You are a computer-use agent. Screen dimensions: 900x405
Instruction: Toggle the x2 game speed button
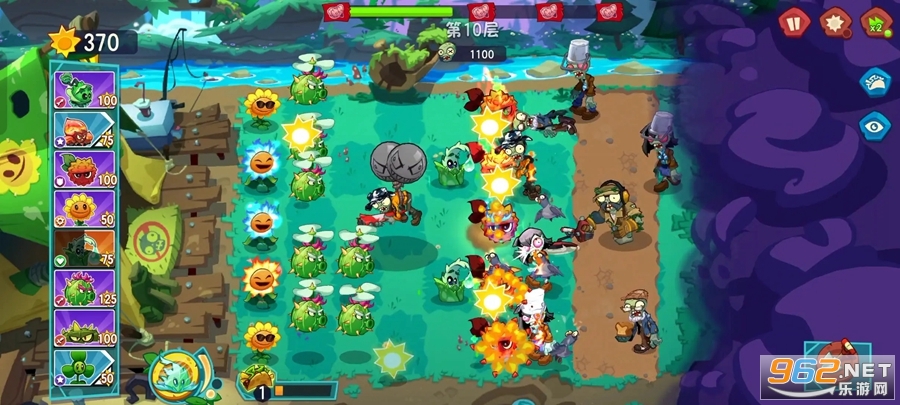(874, 20)
